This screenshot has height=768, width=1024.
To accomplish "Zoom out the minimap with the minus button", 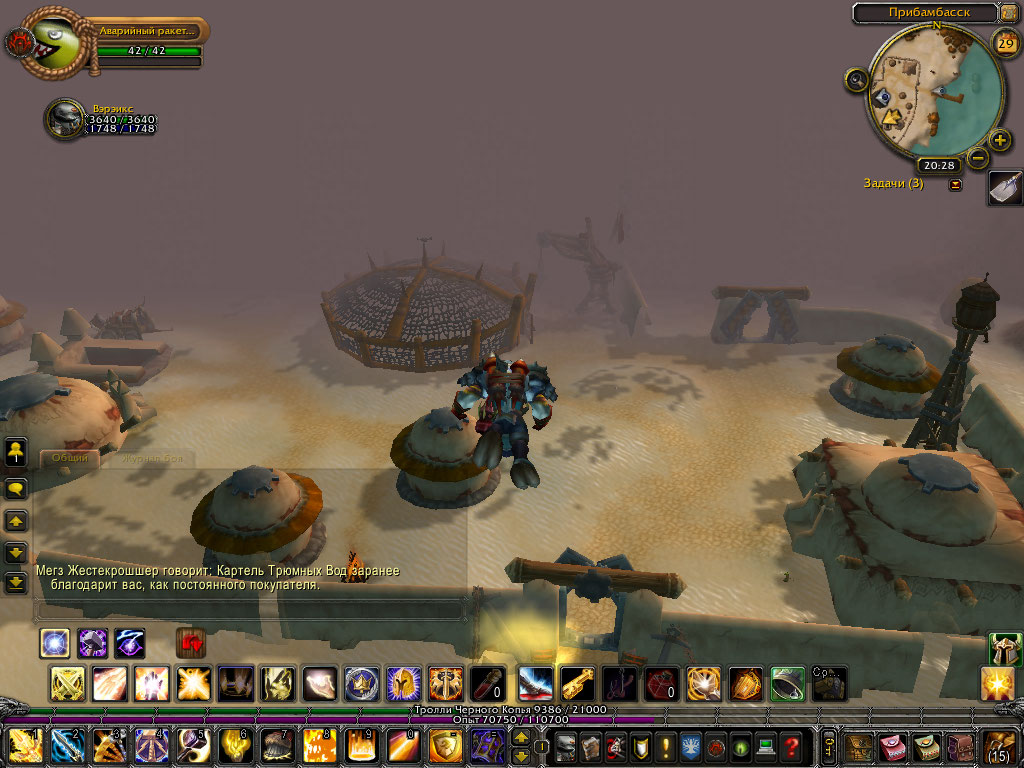I will click(978, 158).
